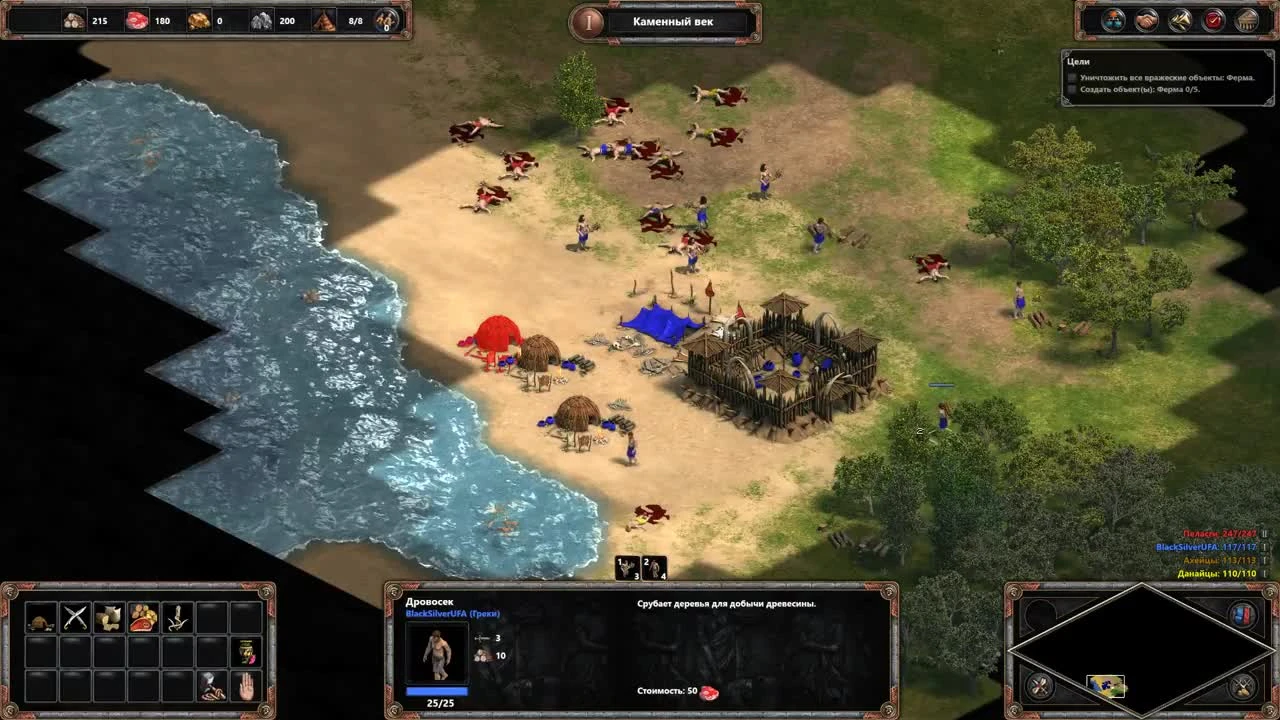1280x720 pixels.
Task: Click the crossed-daggers attack command icon
Action: coord(76,617)
